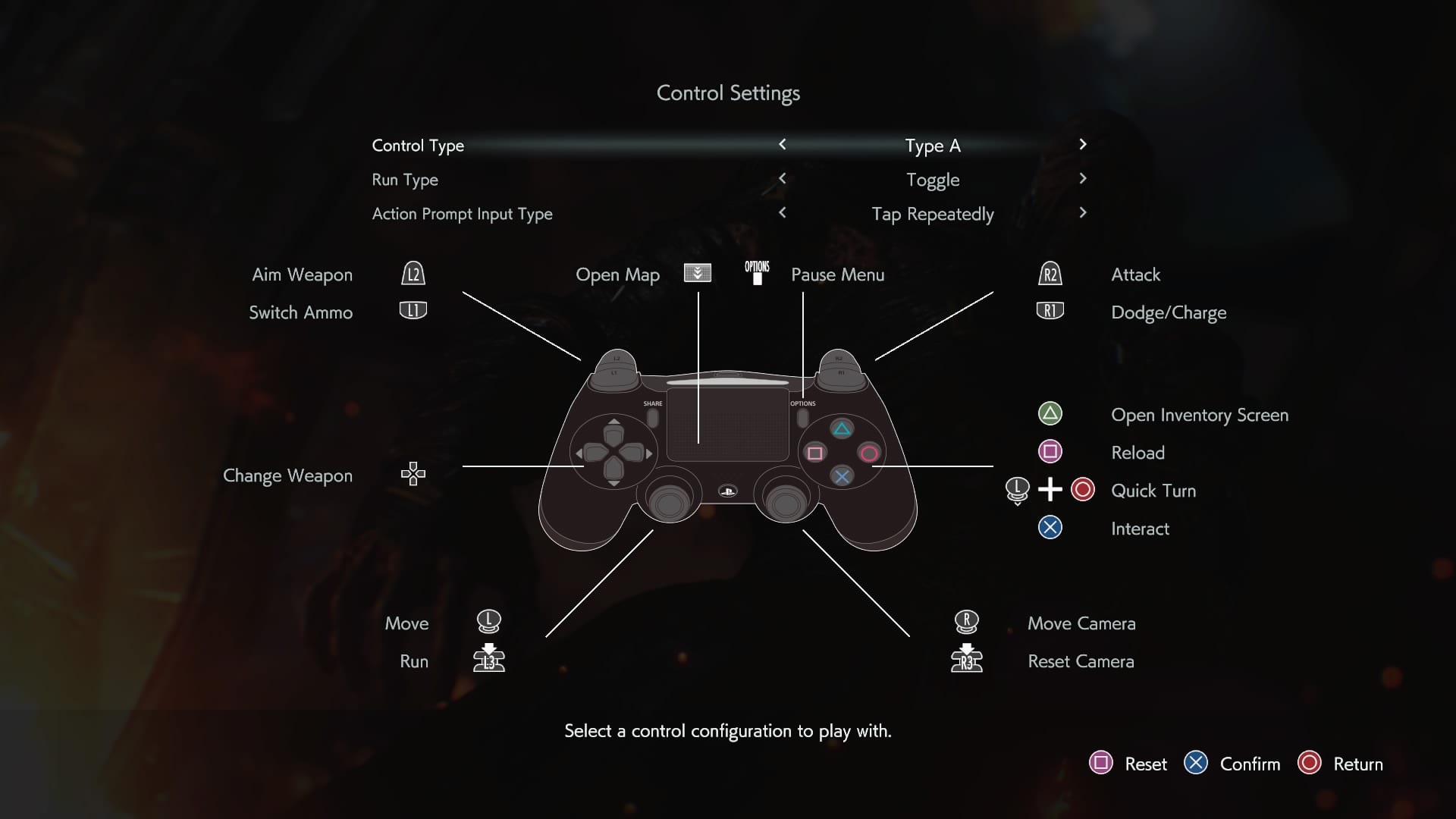
Task: Select the L1 Switch Ammo icon
Action: tap(413, 311)
